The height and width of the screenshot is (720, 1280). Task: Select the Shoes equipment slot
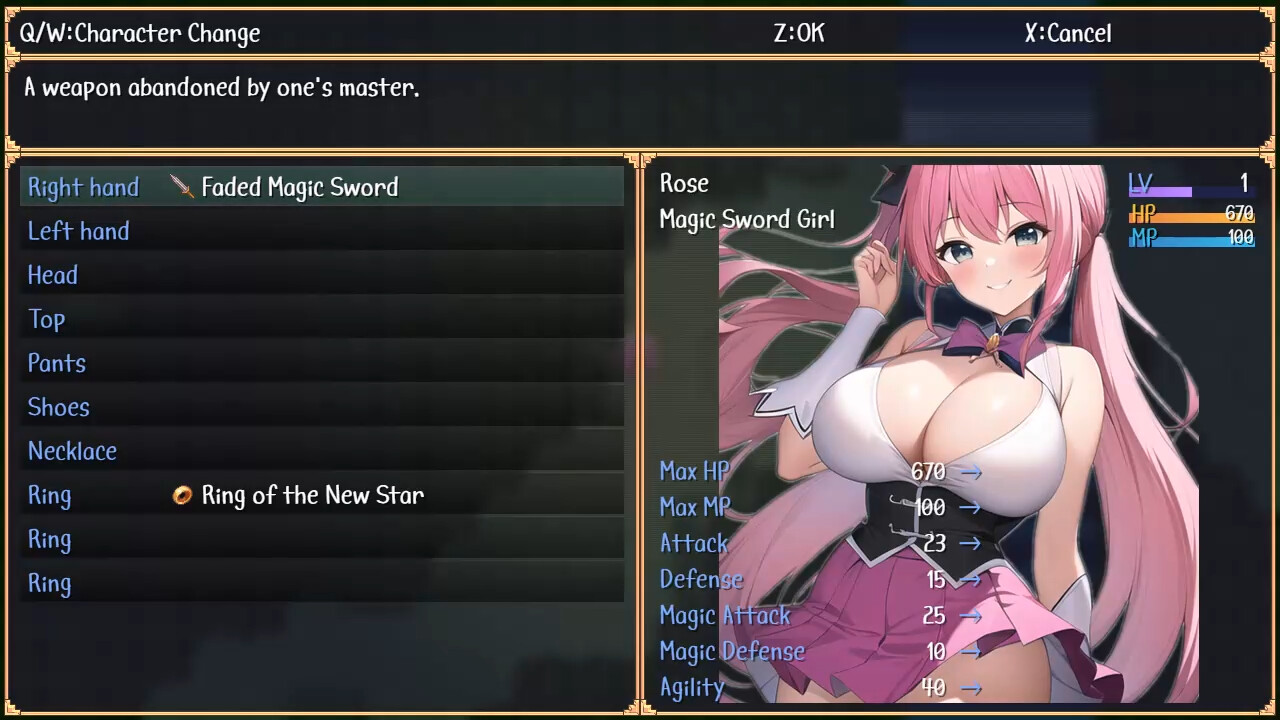pos(58,407)
